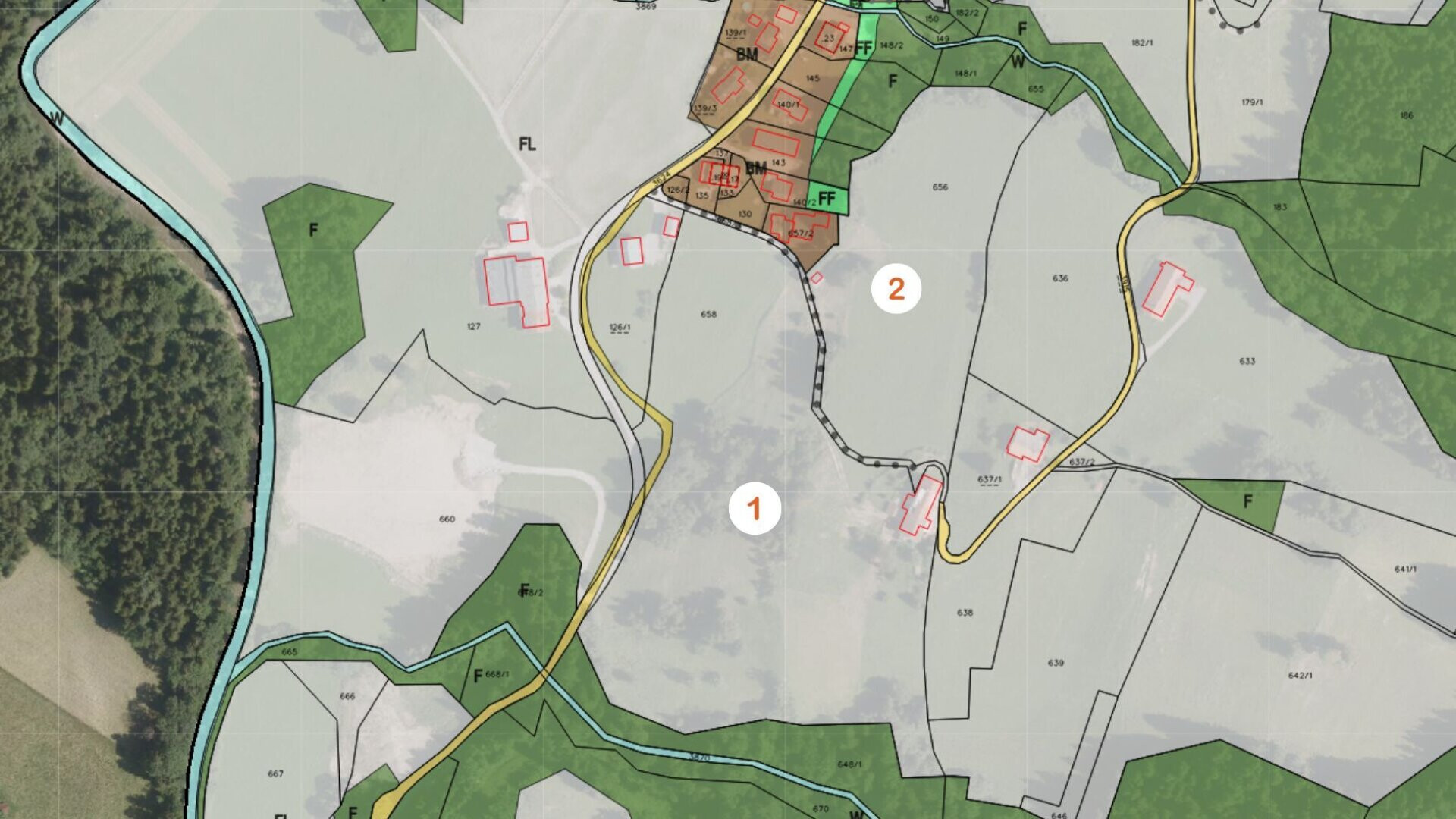Select map marker number 2
Viewport: 1456px width, 819px height.
896,289
